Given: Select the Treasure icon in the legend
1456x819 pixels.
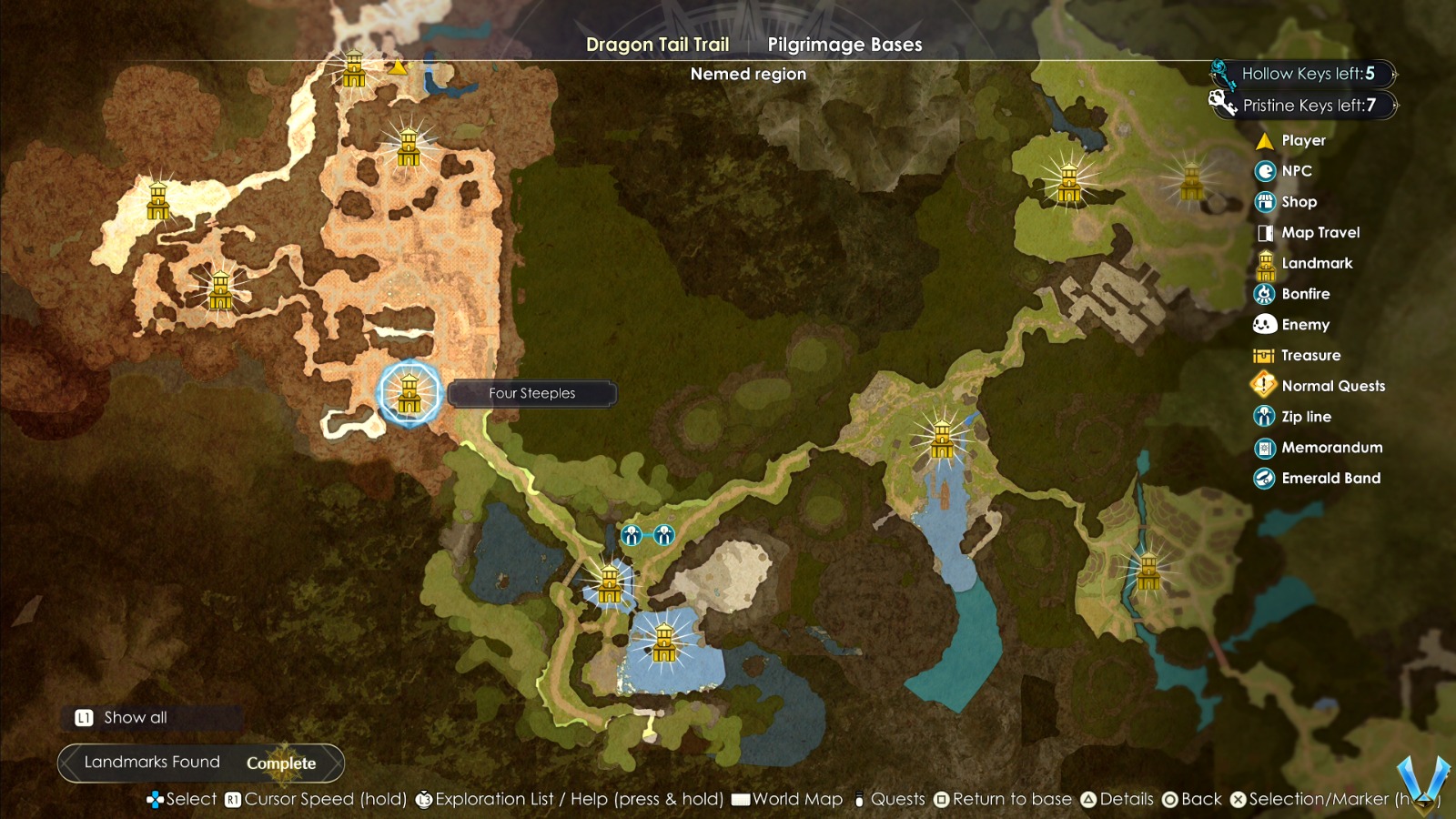Looking at the screenshot, I should point(1262,355).
